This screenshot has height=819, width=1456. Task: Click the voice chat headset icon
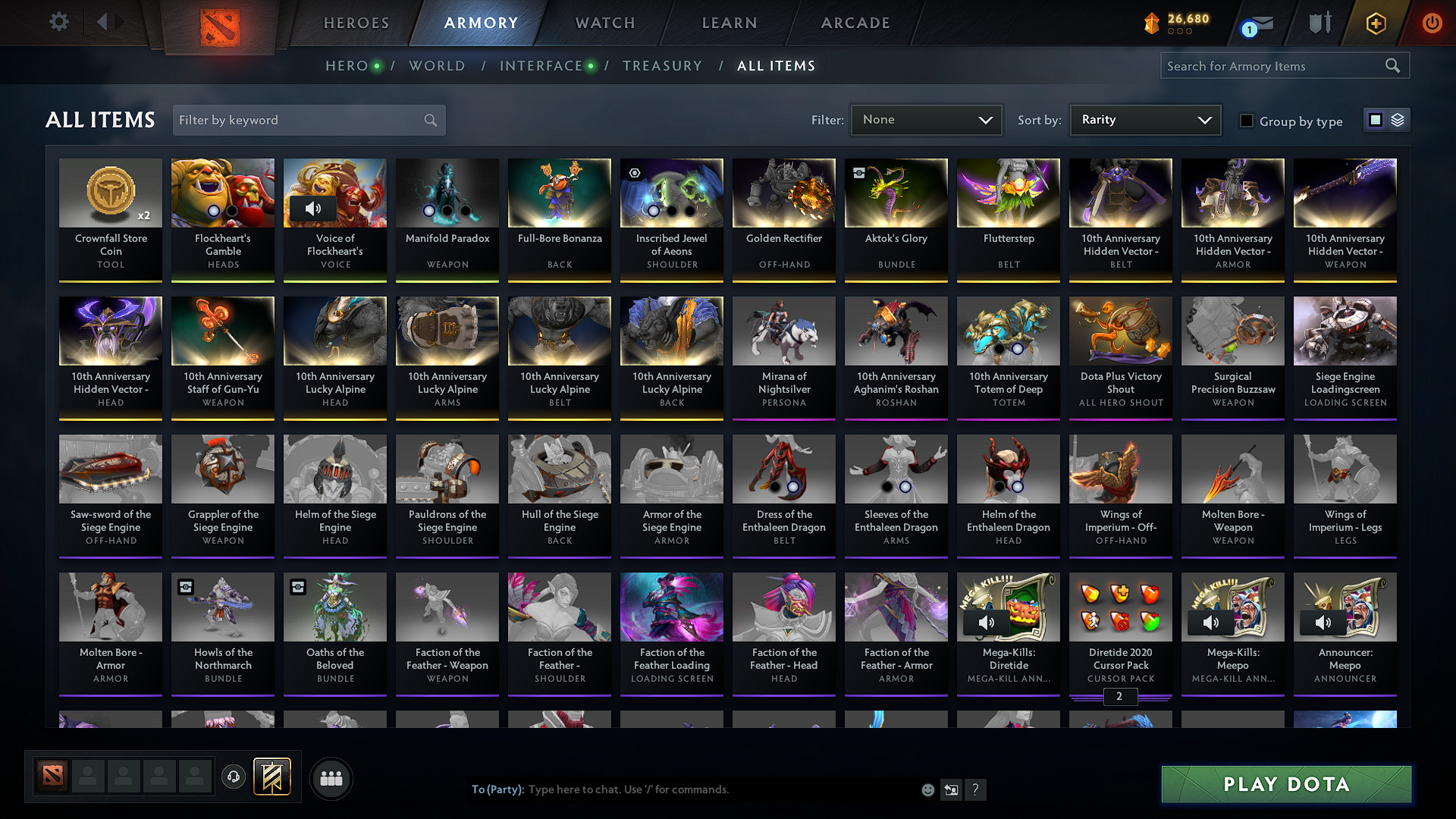point(233,778)
